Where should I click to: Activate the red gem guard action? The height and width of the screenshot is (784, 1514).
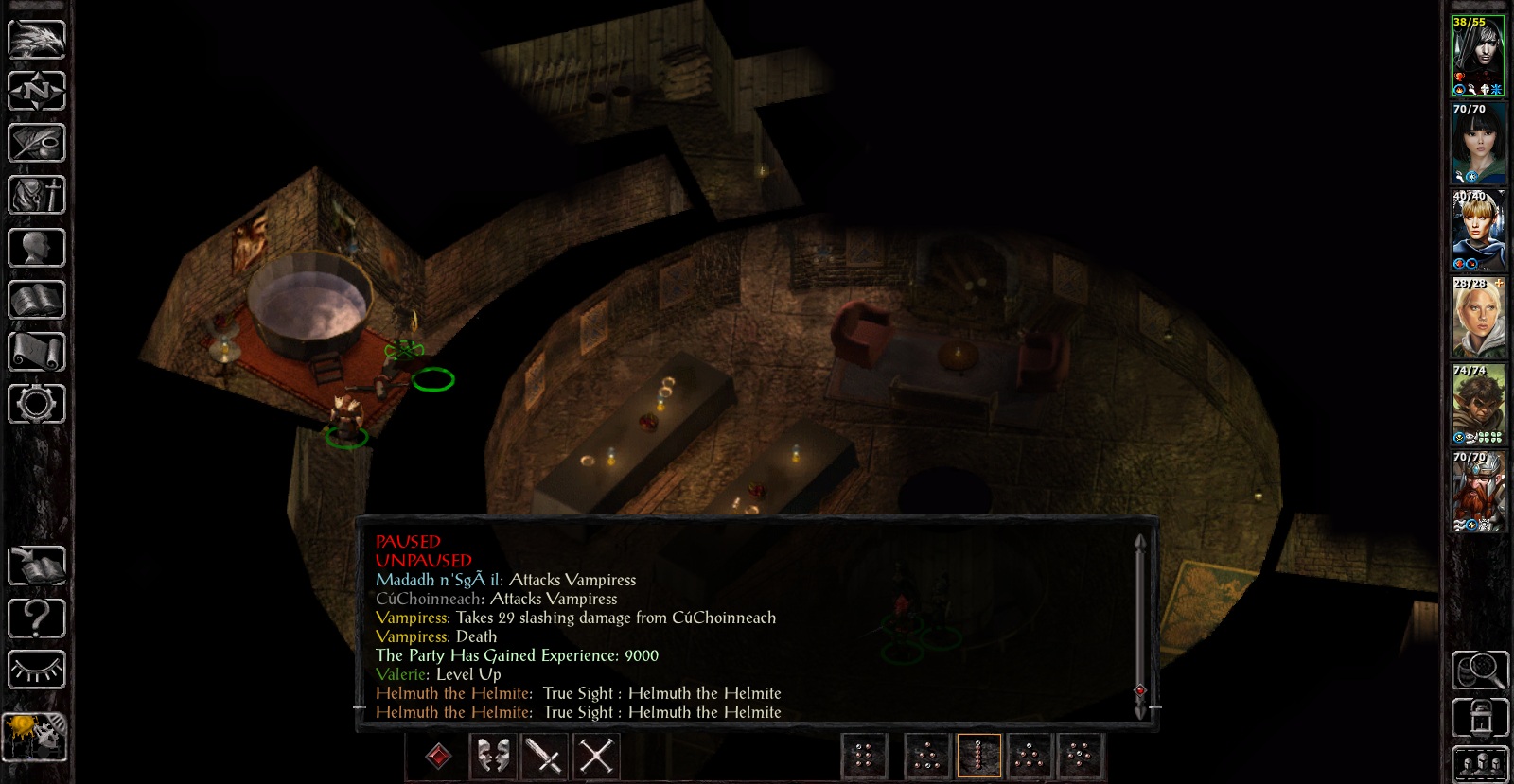tap(438, 756)
